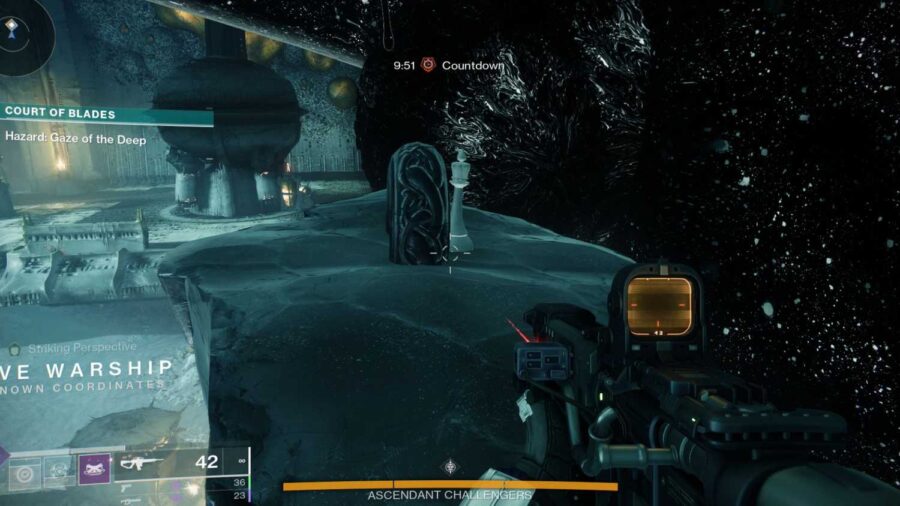Select the Striking Perspective shield icon
This screenshot has width=900, height=506.
[x=14, y=350]
